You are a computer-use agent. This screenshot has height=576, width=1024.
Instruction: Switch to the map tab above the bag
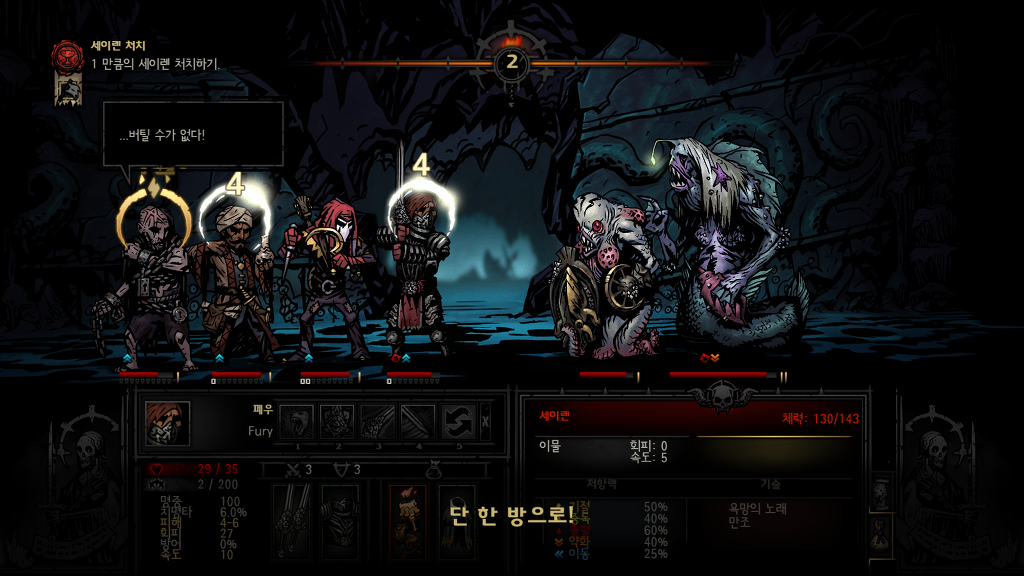tap(880, 492)
